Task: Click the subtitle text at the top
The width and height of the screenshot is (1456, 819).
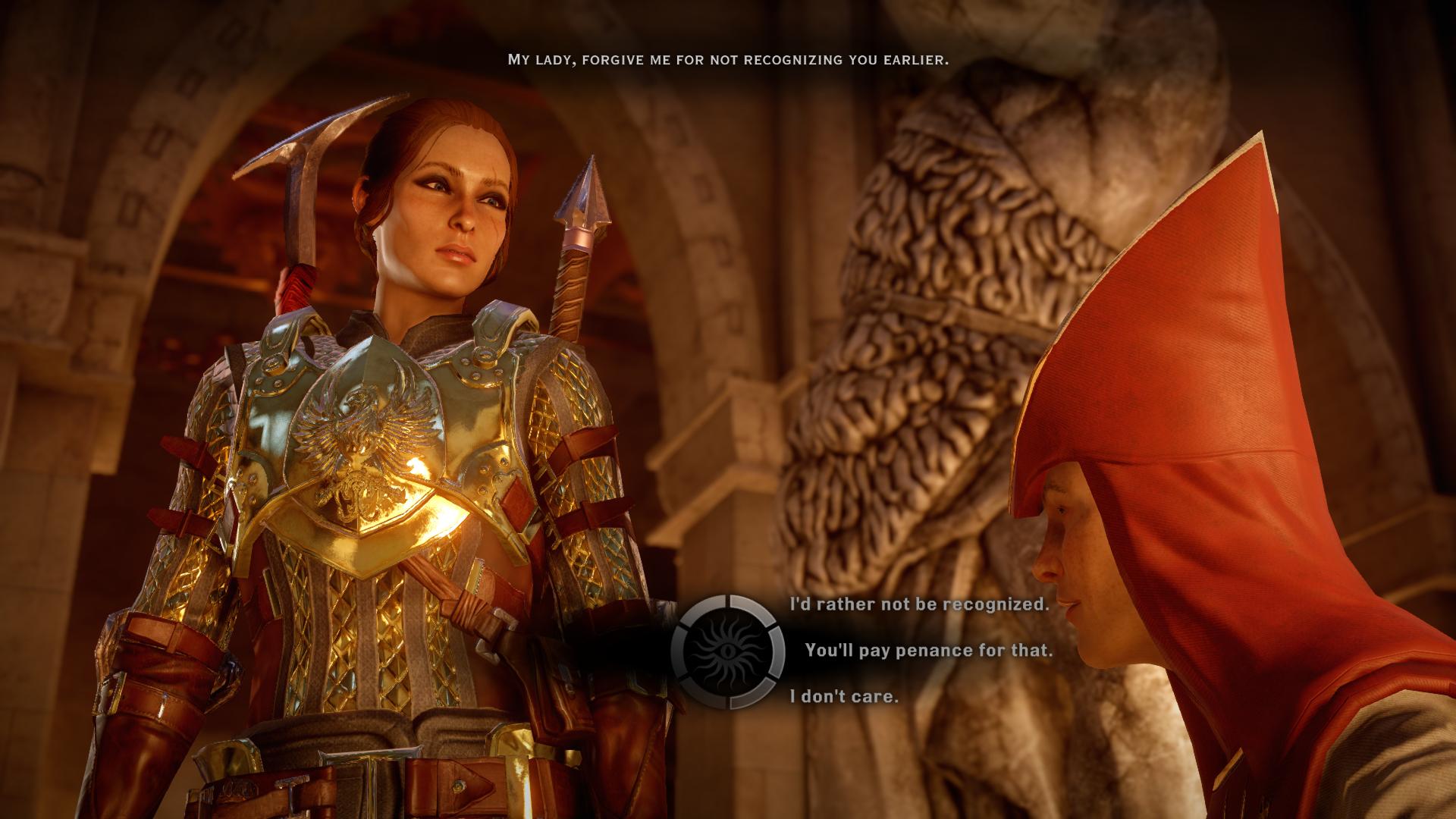Action: point(727,56)
